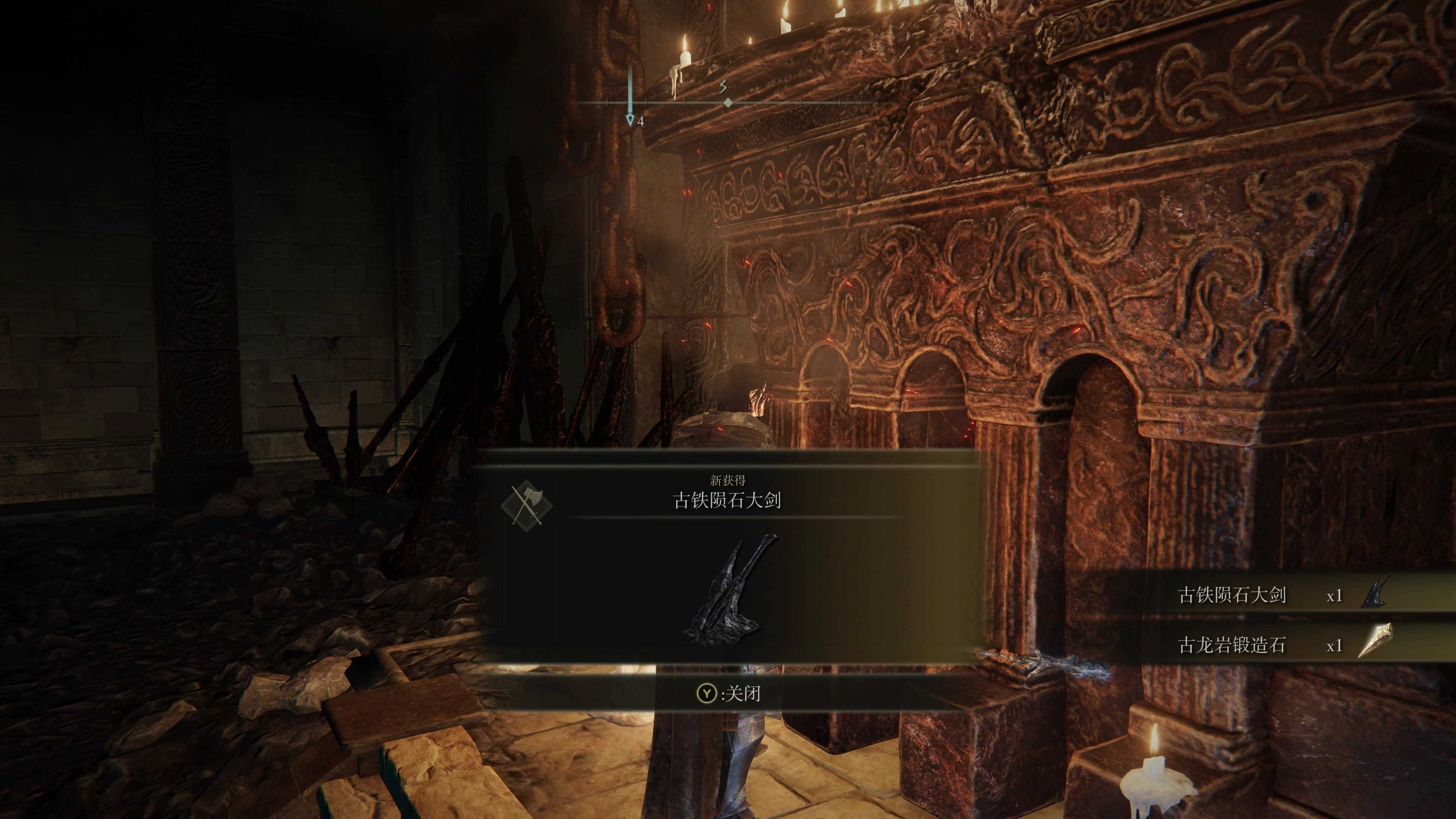Close the new item popup
The width and height of the screenshot is (1456, 819).
(728, 693)
